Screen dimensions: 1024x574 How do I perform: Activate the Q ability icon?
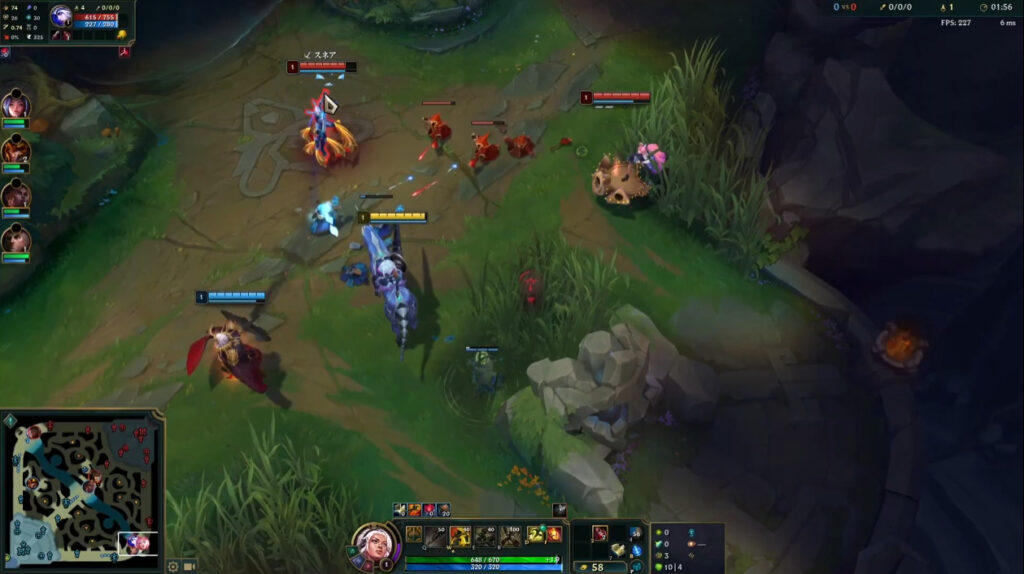pyautogui.click(x=435, y=536)
